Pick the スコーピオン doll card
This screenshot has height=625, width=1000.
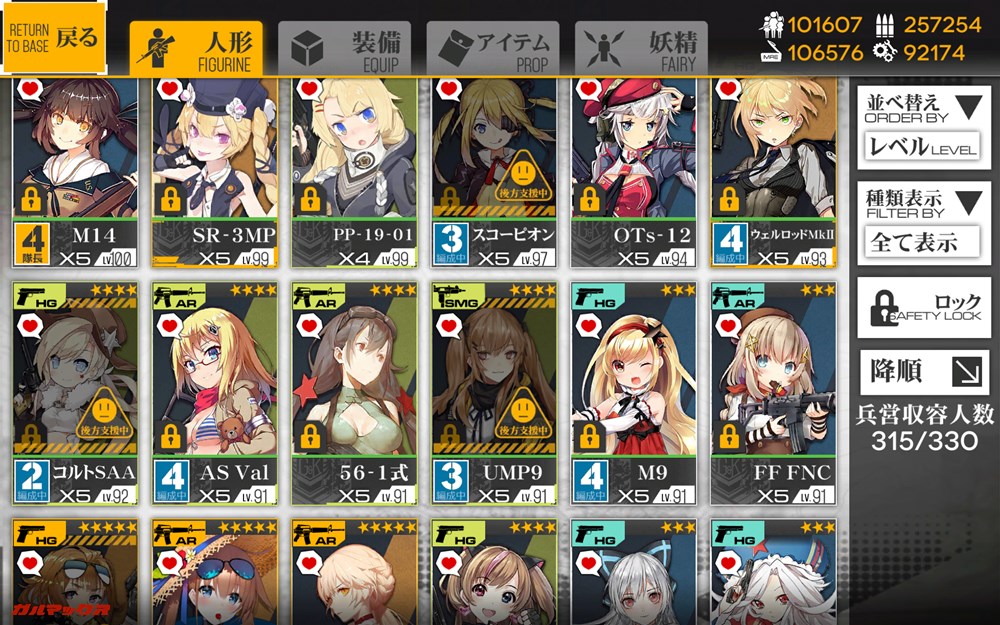pyautogui.click(x=494, y=170)
